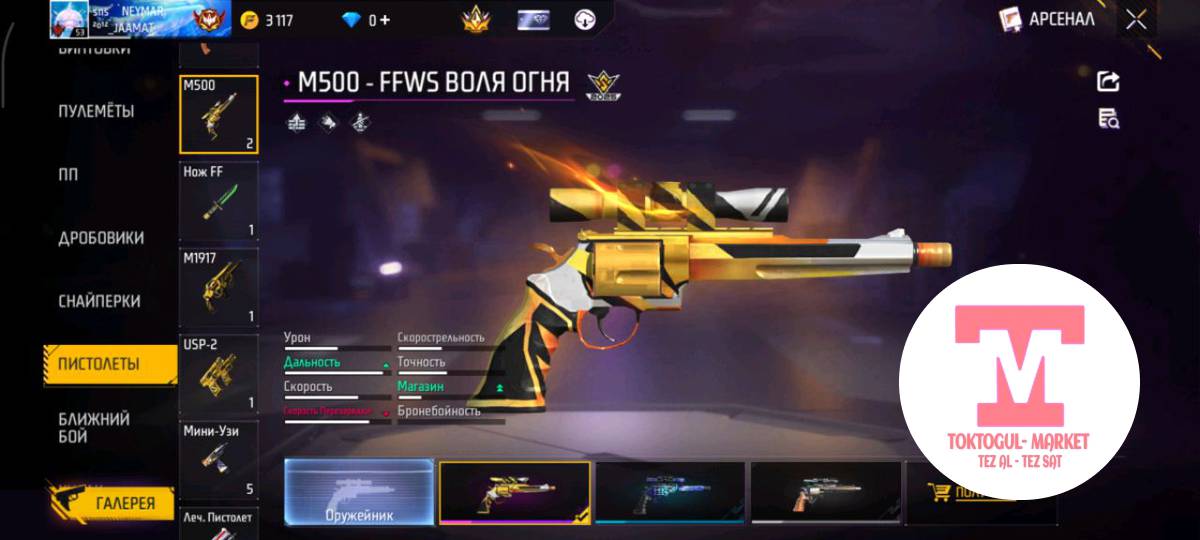Screen dimensions: 1200x540
Task: Select the Дробовики category
Action: (x=100, y=238)
